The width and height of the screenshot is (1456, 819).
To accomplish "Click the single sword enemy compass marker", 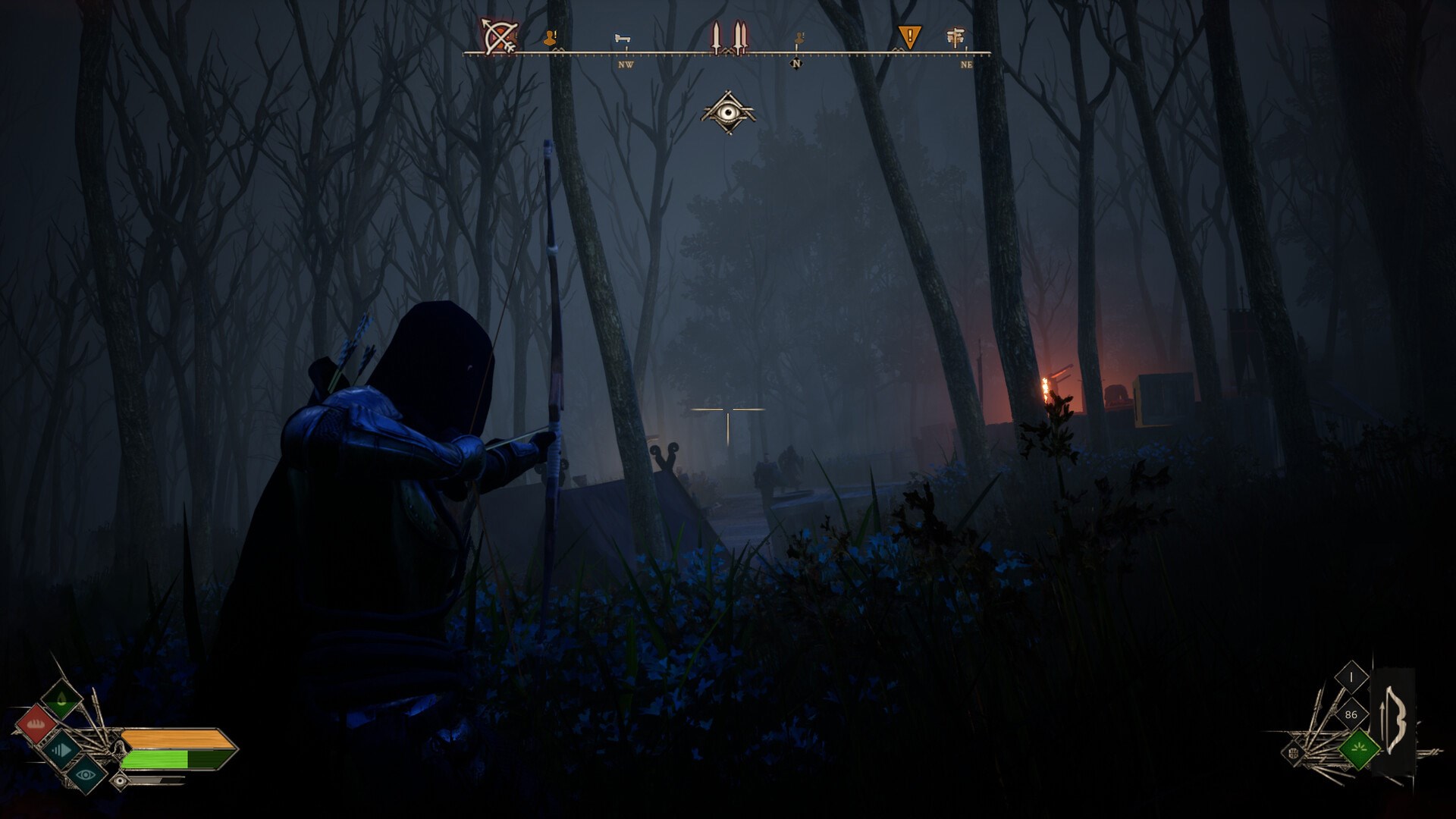I will [x=715, y=38].
